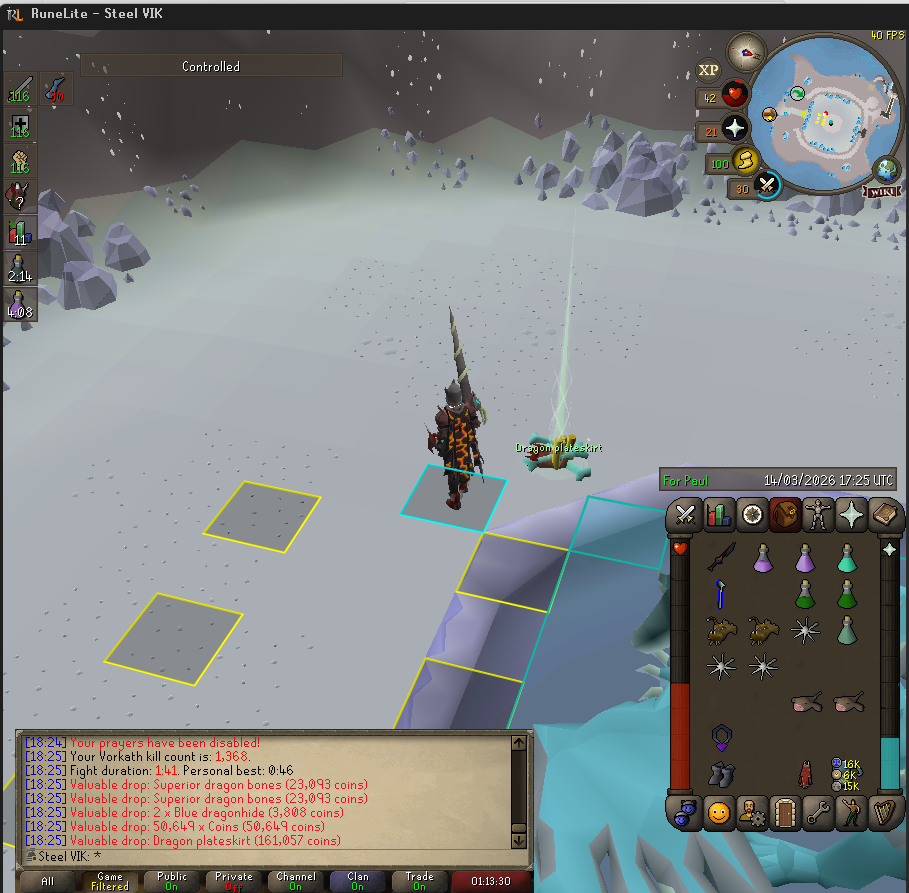This screenshot has height=893, width=909.
Task: Switch to the Skills tab
Action: tap(719, 515)
